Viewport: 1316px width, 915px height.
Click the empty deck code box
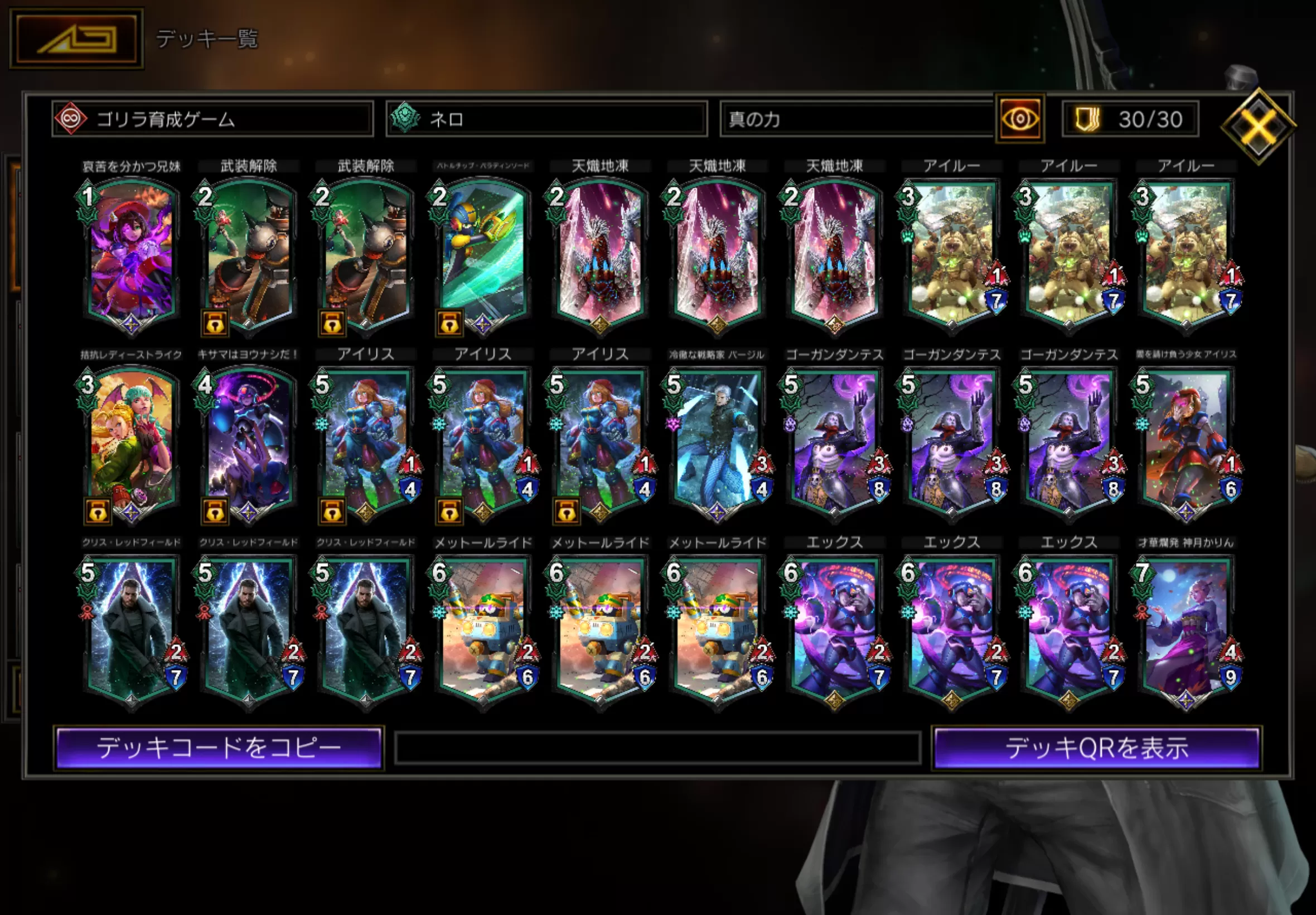[x=657, y=748]
